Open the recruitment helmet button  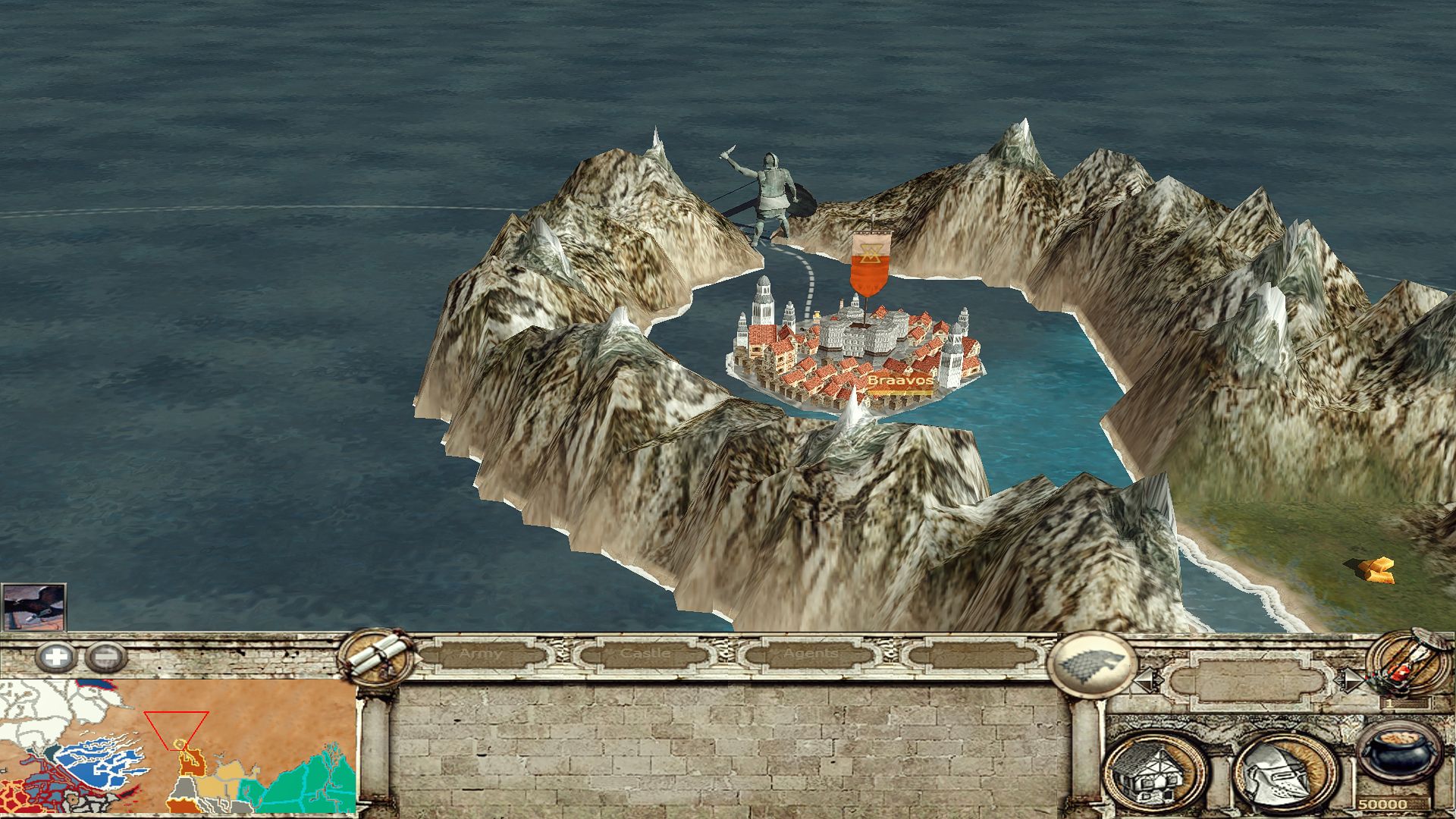pos(1285,773)
